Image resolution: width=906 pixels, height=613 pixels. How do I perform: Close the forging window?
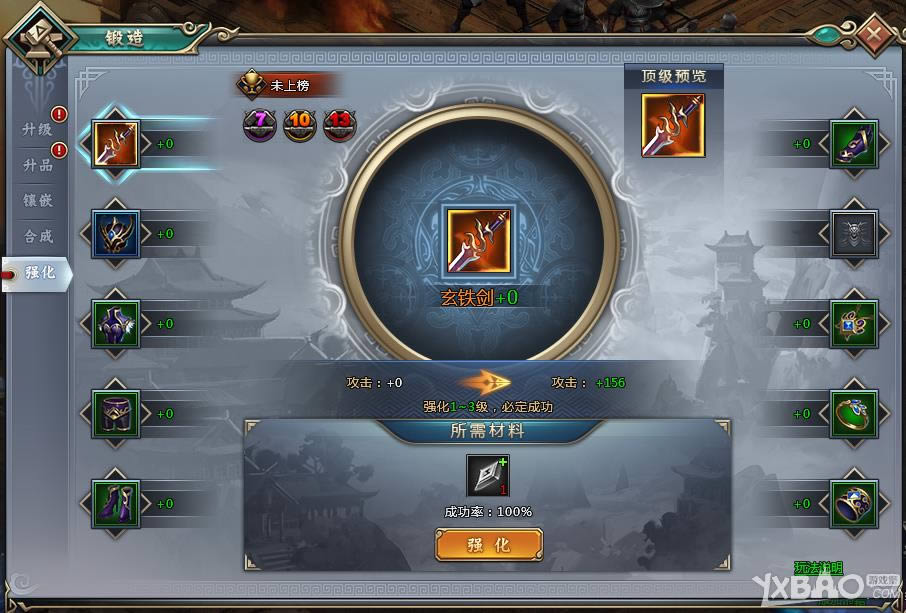(874, 35)
